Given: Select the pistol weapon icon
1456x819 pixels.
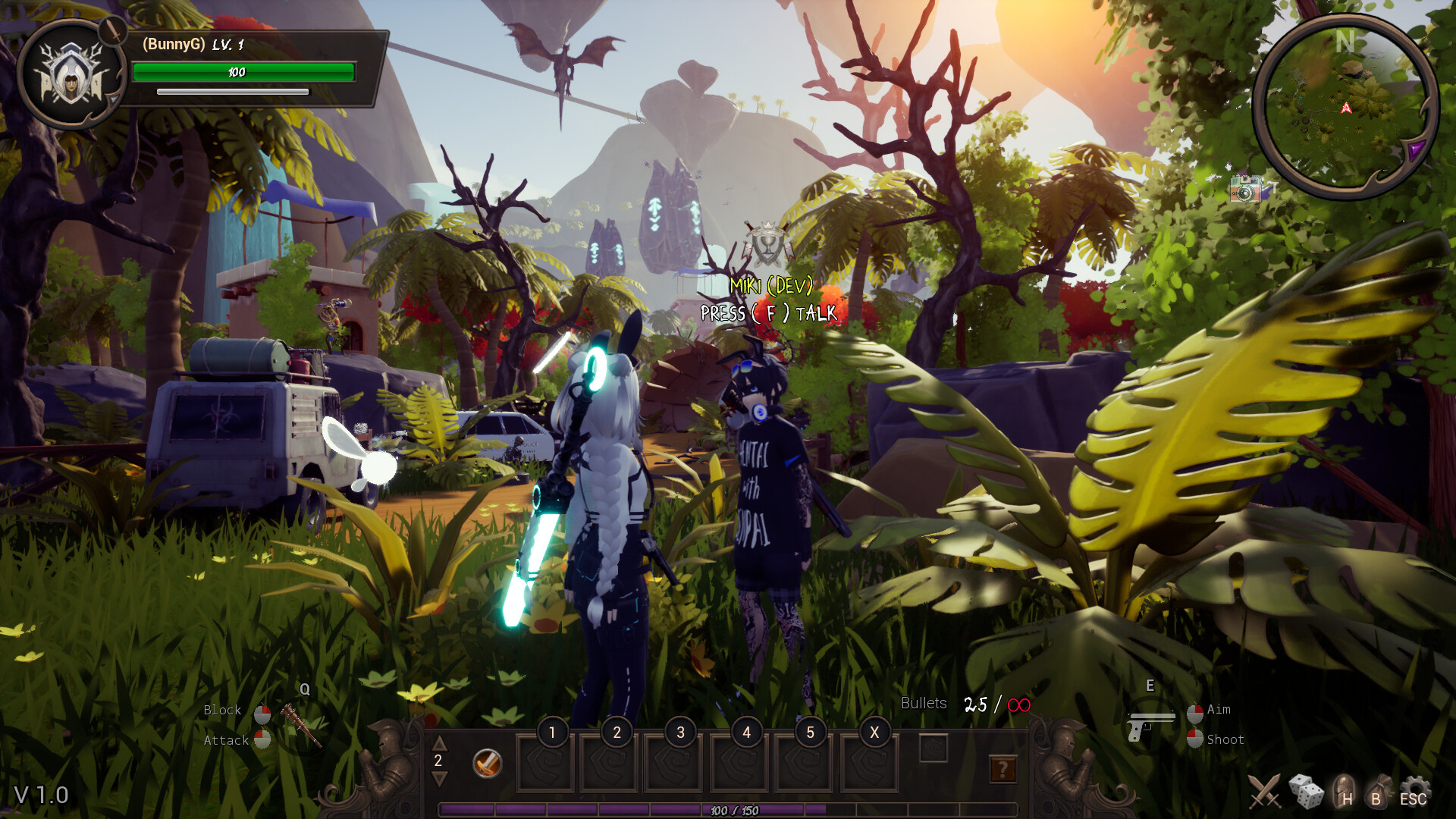Looking at the screenshot, I should (1150, 724).
